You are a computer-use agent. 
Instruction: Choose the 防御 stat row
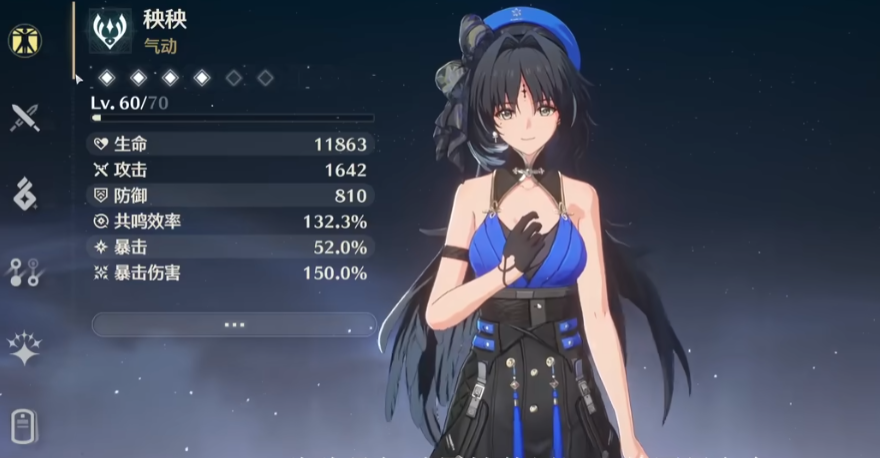232,196
